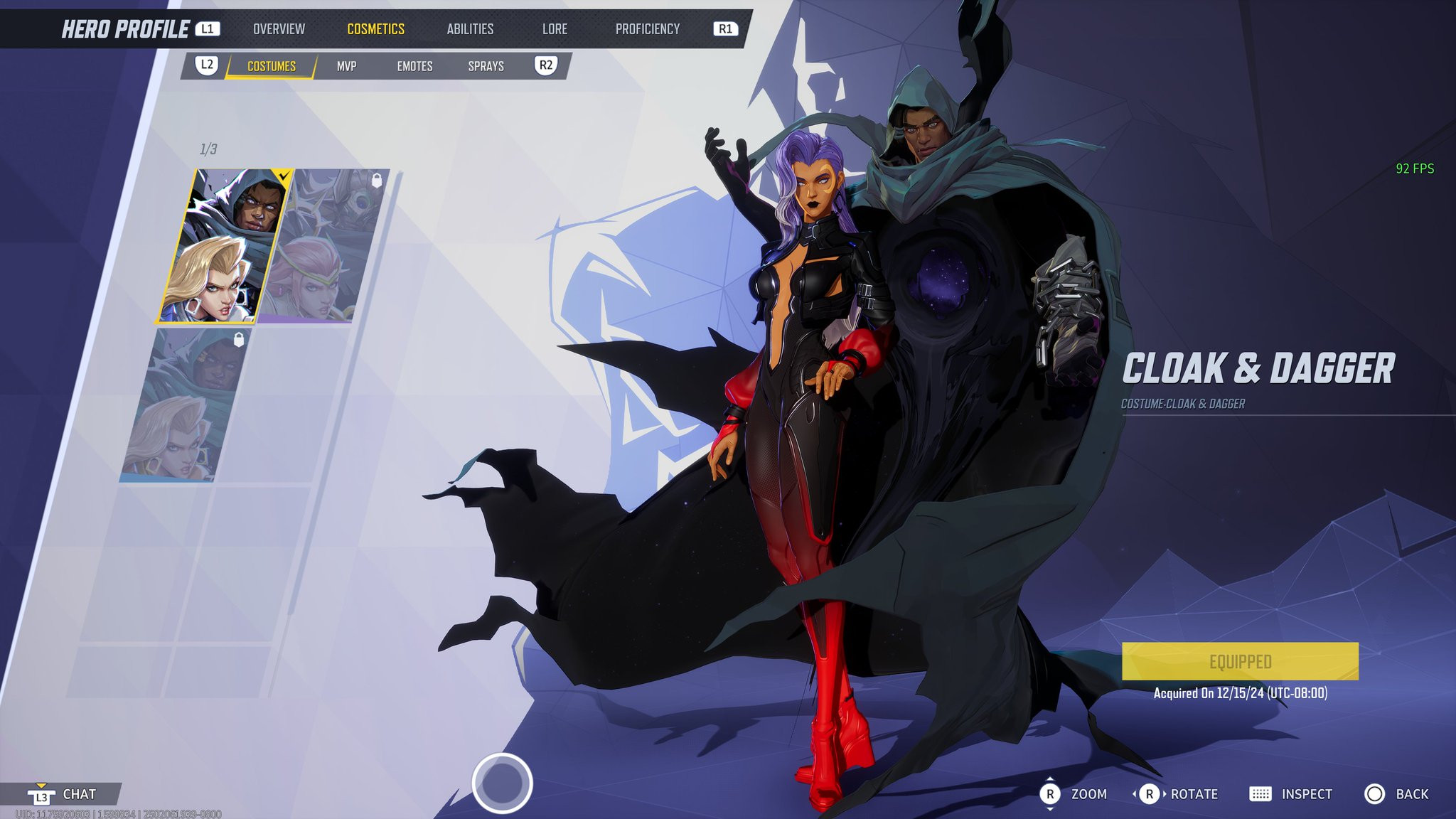
Task: Click the R1 button icon after Proficiency
Action: 724,28
